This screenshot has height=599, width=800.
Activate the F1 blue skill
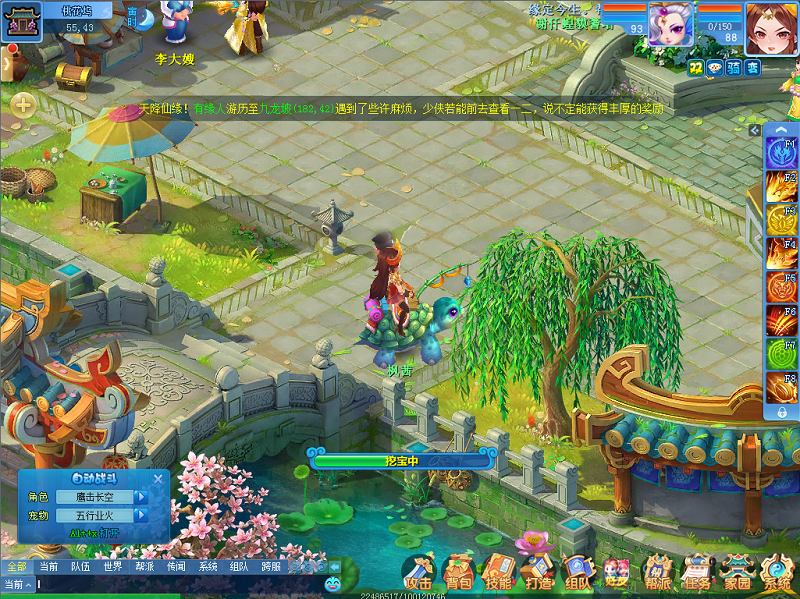point(780,154)
